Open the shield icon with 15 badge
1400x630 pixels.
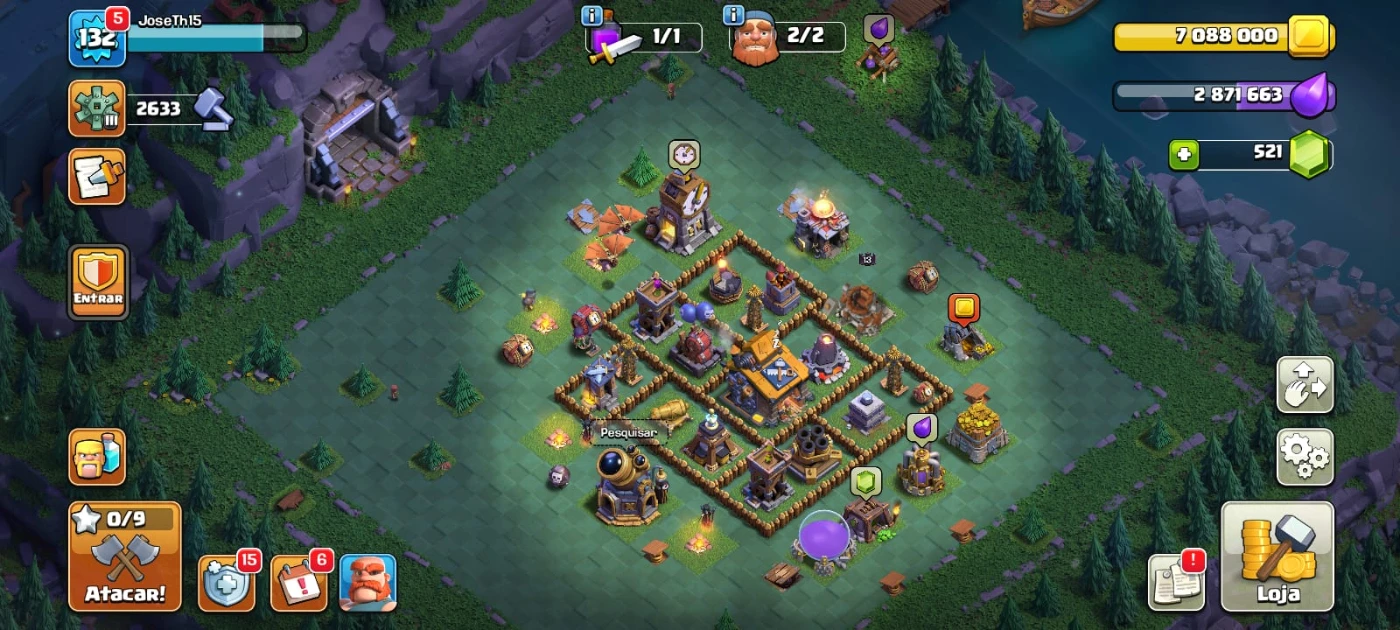[x=226, y=582]
